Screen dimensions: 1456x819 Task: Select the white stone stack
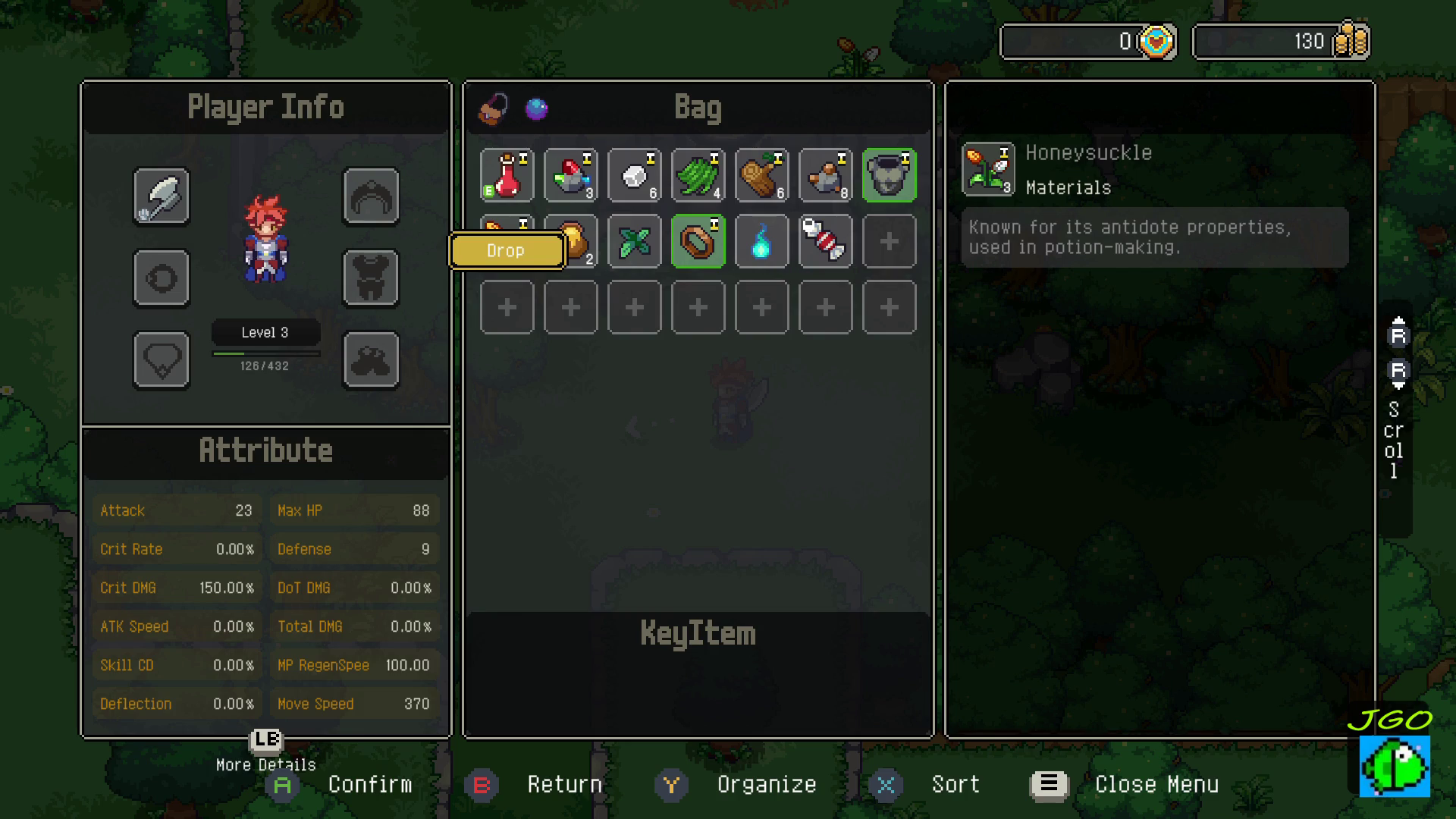point(635,175)
